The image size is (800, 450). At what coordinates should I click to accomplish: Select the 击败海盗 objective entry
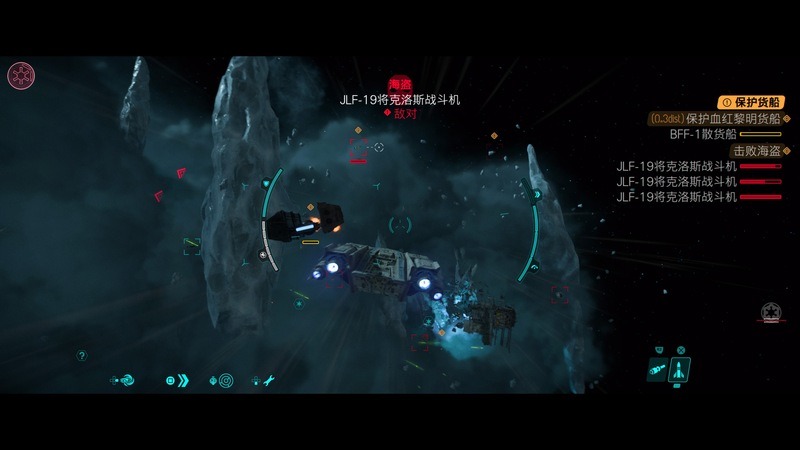click(x=756, y=150)
